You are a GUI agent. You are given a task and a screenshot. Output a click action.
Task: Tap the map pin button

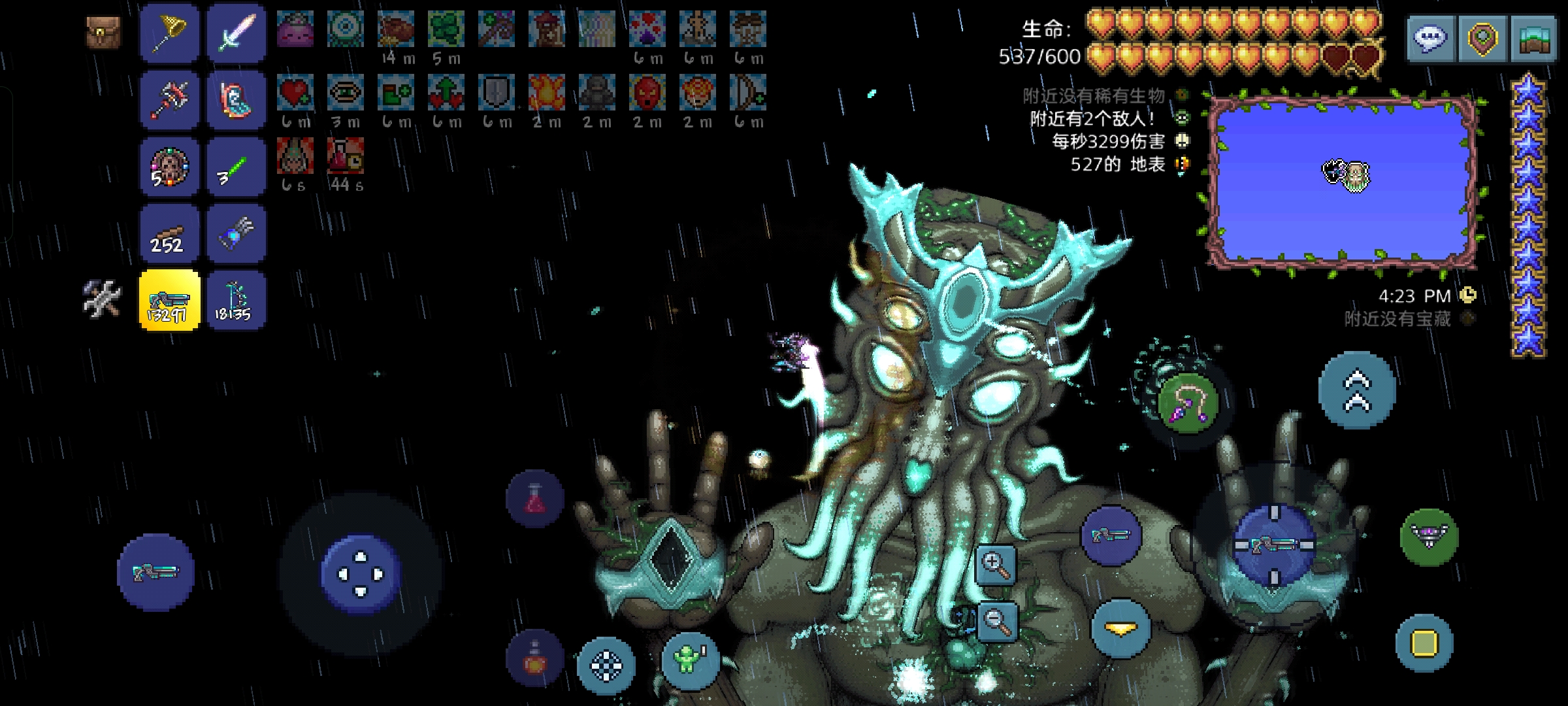coord(1482,38)
